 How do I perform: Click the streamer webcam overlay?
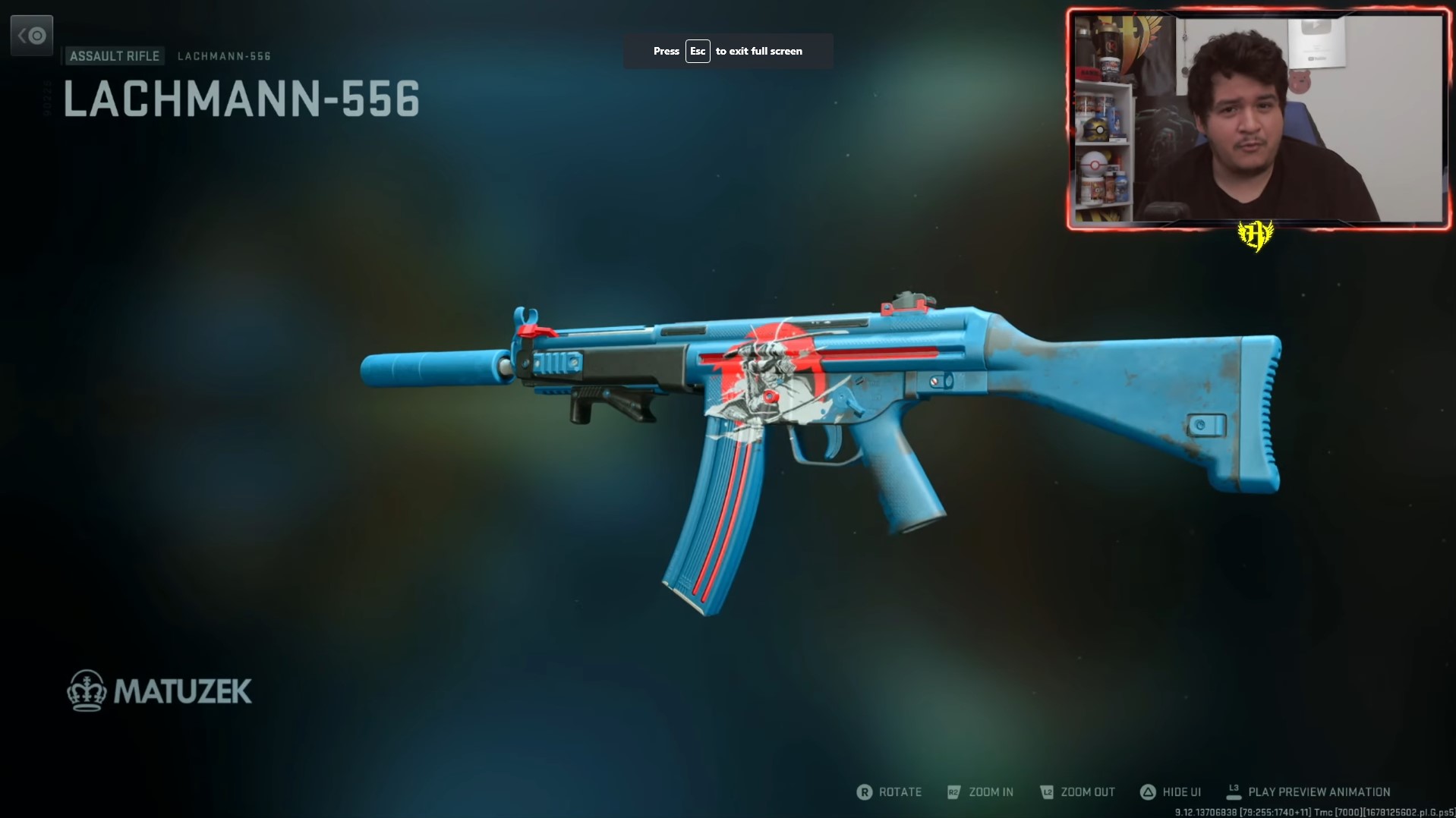tap(1257, 119)
